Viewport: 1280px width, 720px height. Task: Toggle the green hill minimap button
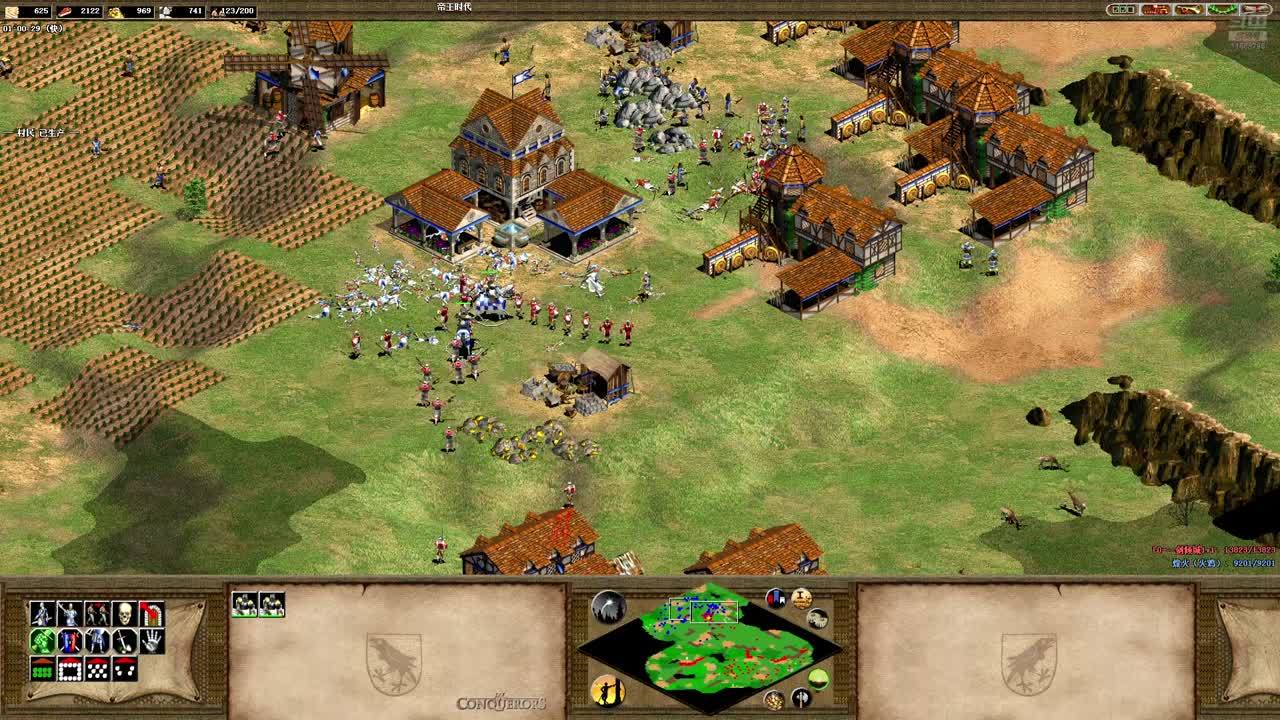point(818,680)
